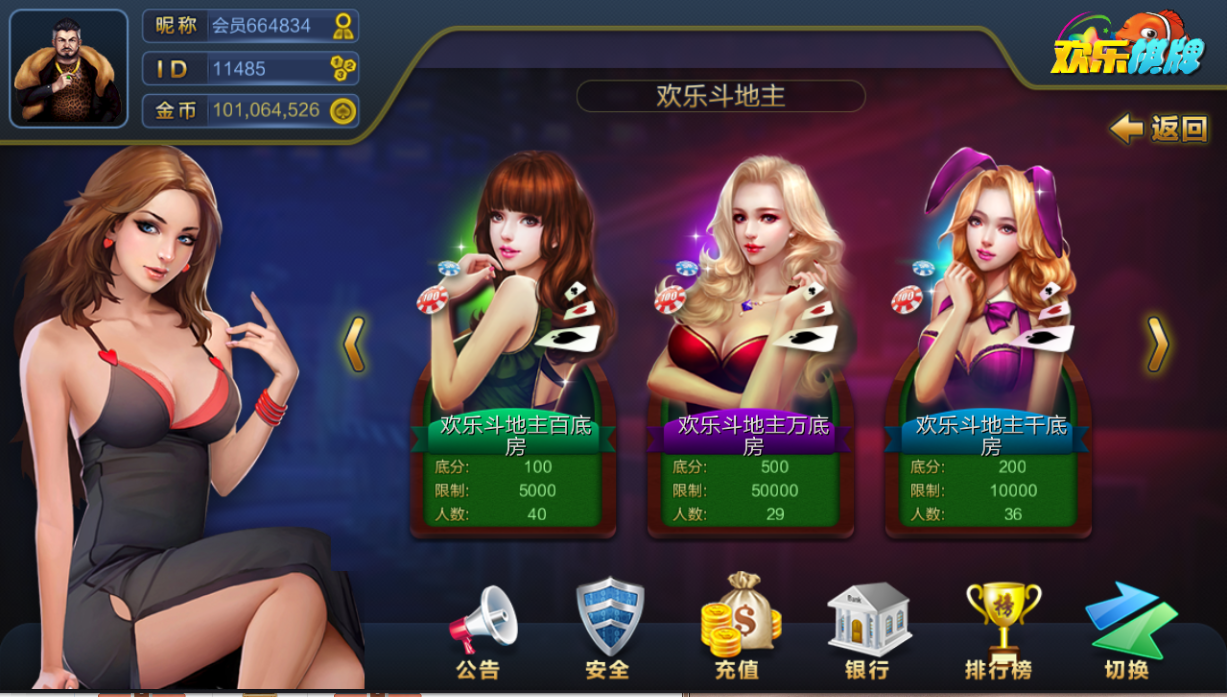Click the yellow person icon beside nickname
Viewport: 1227px width, 697px height.
tap(343, 26)
